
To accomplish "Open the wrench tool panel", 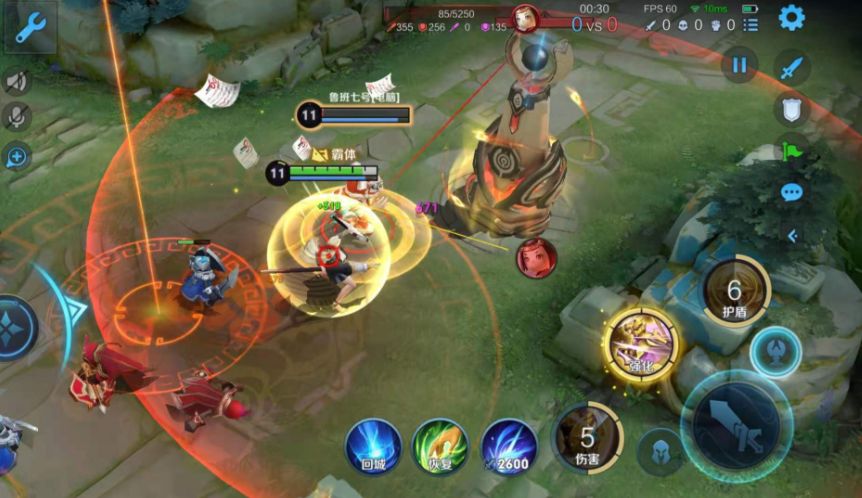I will (29, 27).
